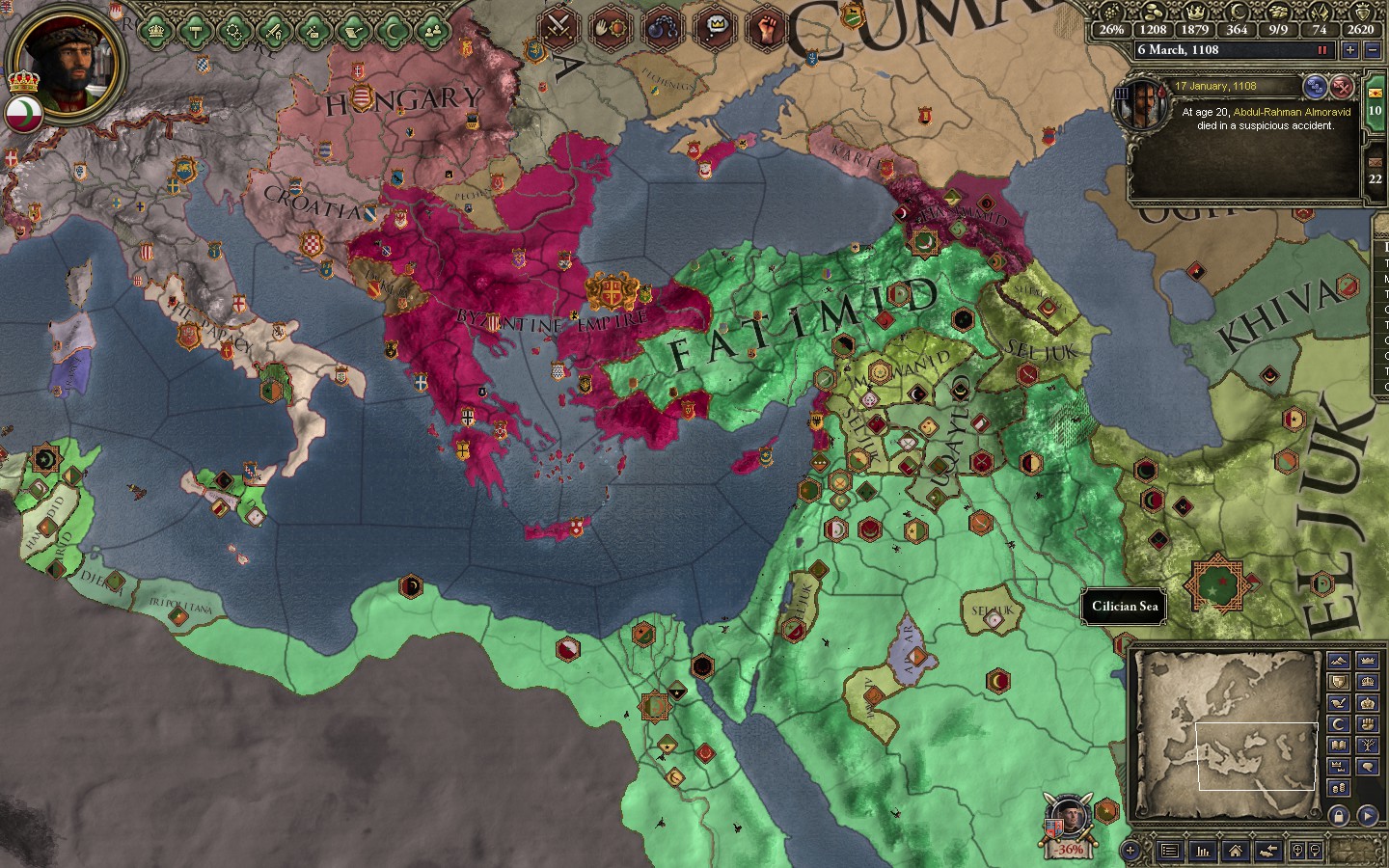This screenshot has width=1389, height=868.
Task: Dismiss the message with red envelope button
Action: pyautogui.click(x=1341, y=88)
